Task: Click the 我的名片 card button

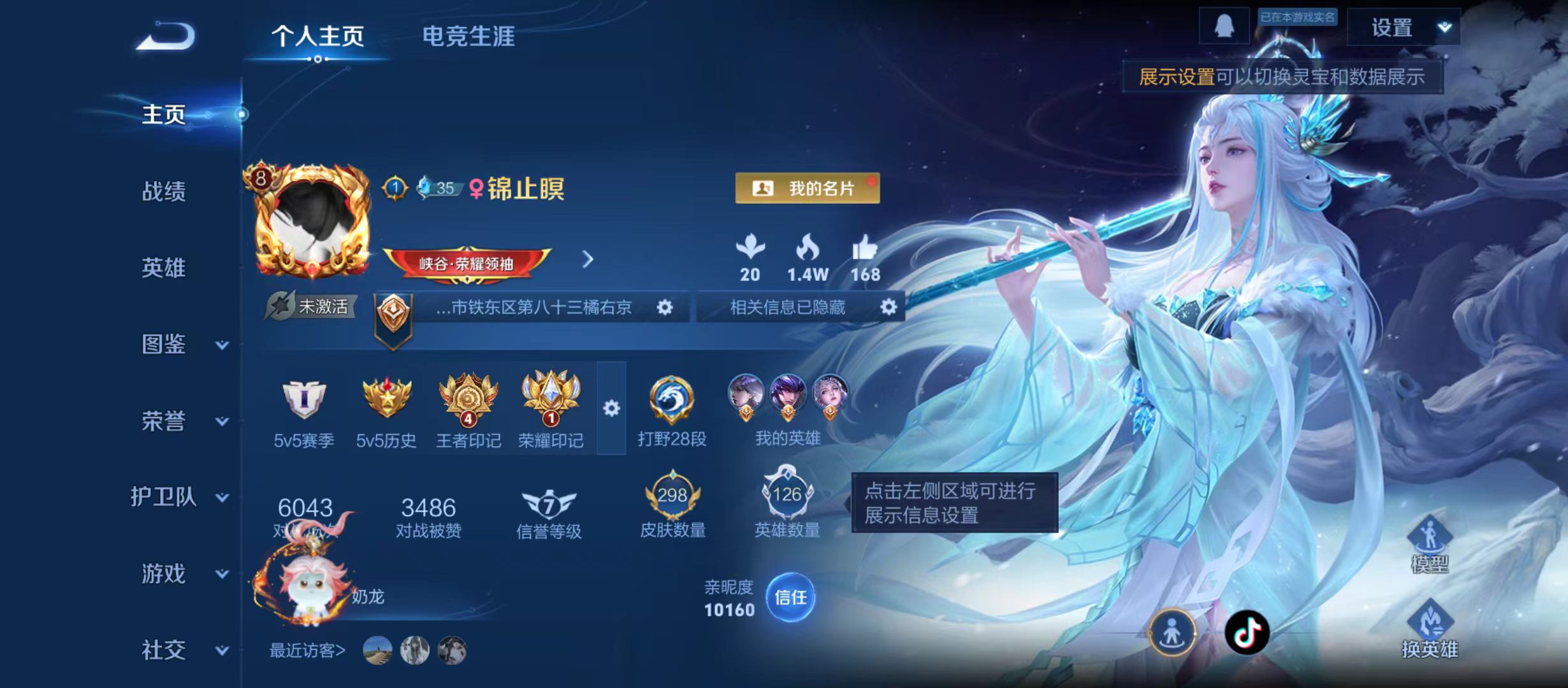Action: [x=807, y=187]
